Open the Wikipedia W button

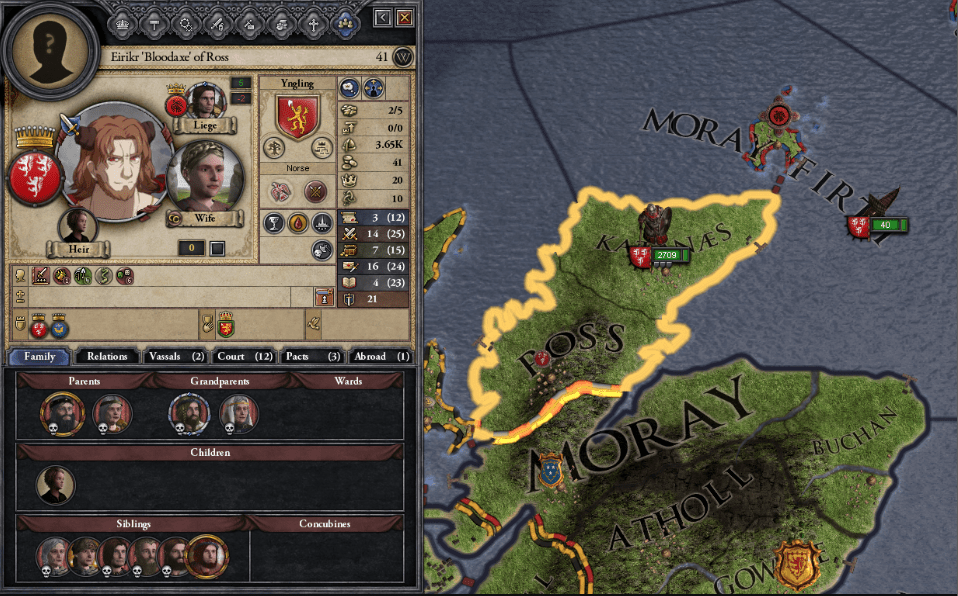coord(403,57)
